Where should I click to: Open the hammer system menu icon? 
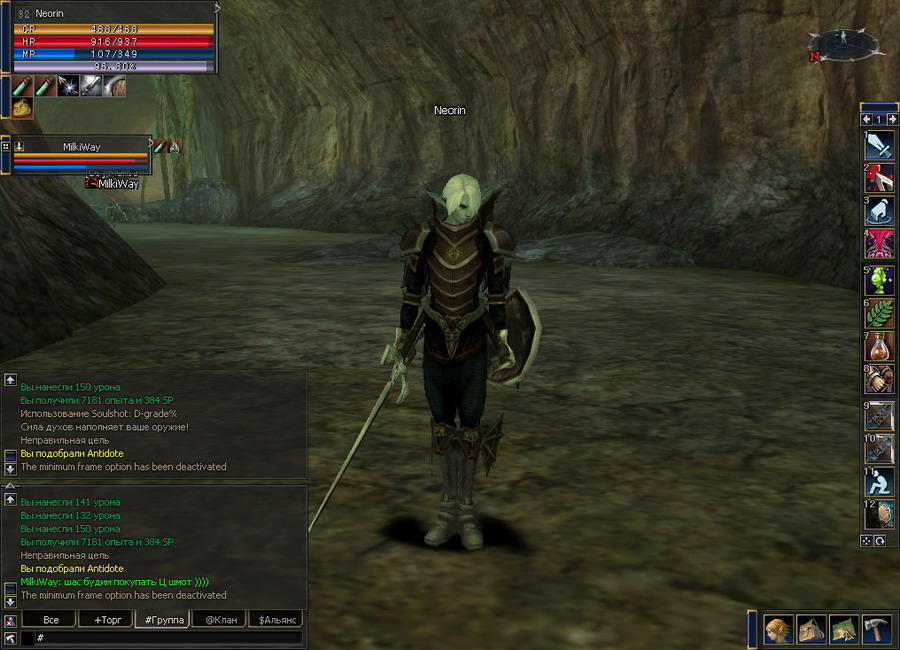[x=876, y=629]
